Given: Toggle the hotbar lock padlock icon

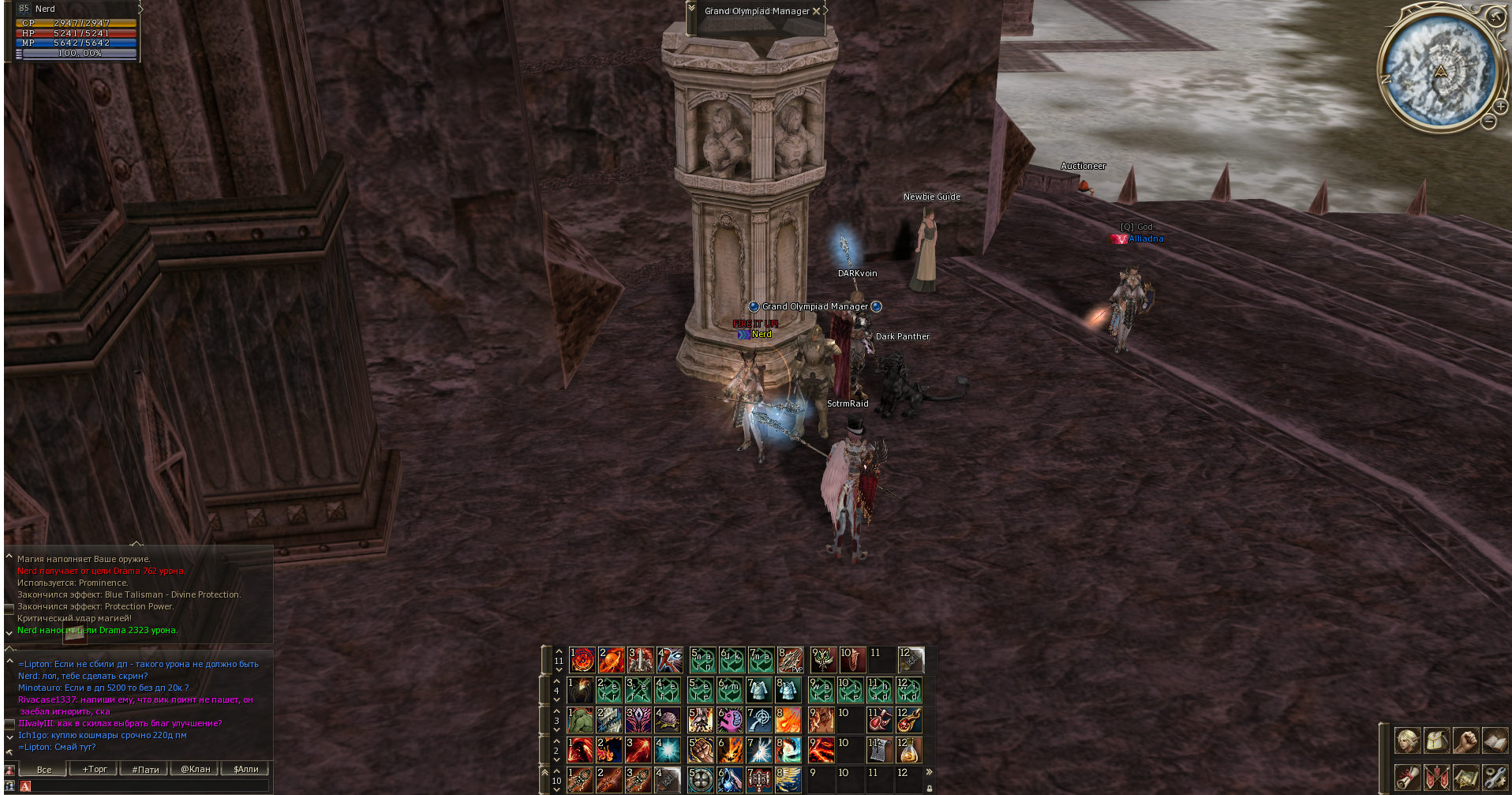Looking at the screenshot, I should click(x=930, y=787).
